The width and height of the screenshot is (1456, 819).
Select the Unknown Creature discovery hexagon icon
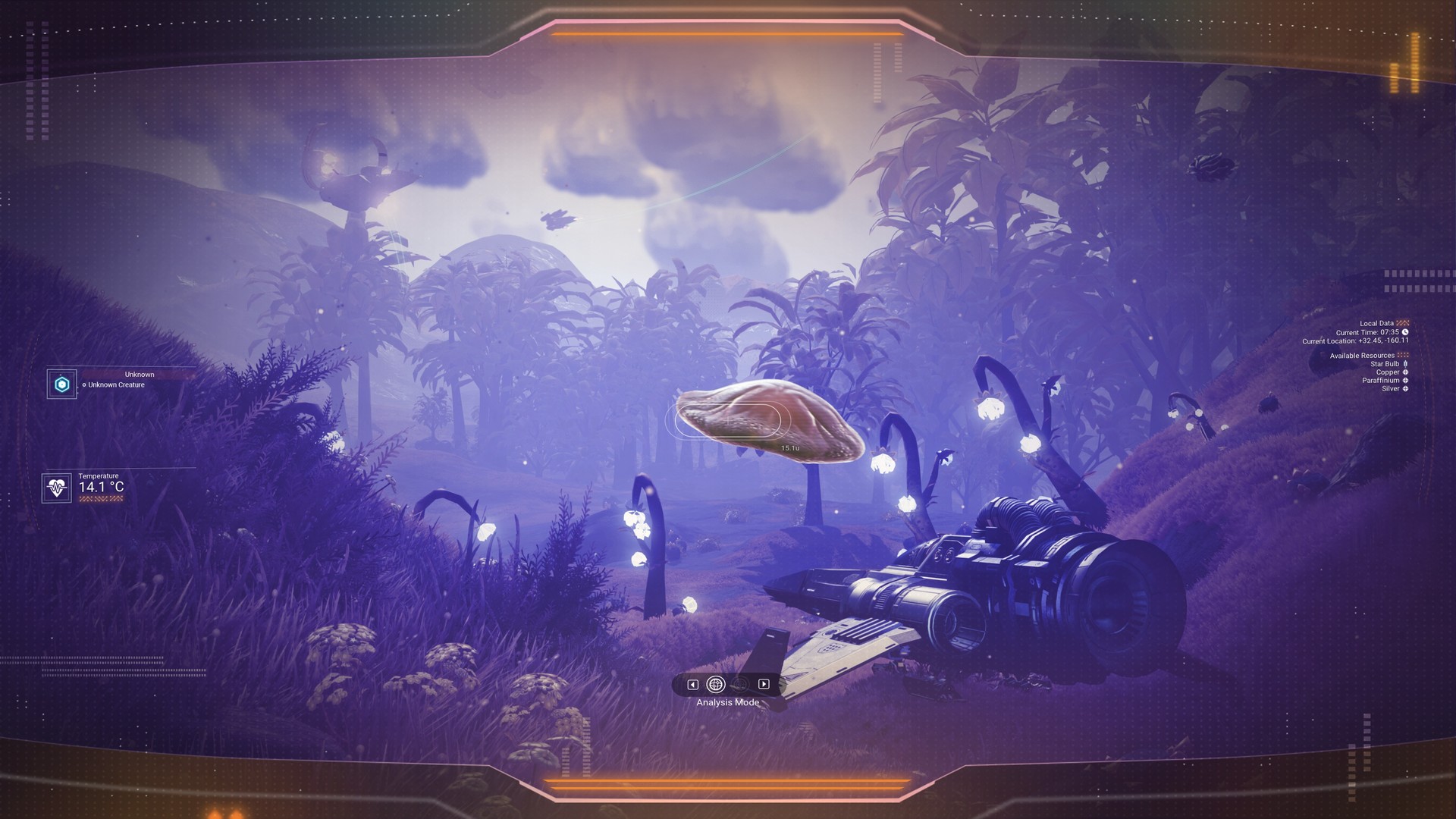click(x=61, y=384)
